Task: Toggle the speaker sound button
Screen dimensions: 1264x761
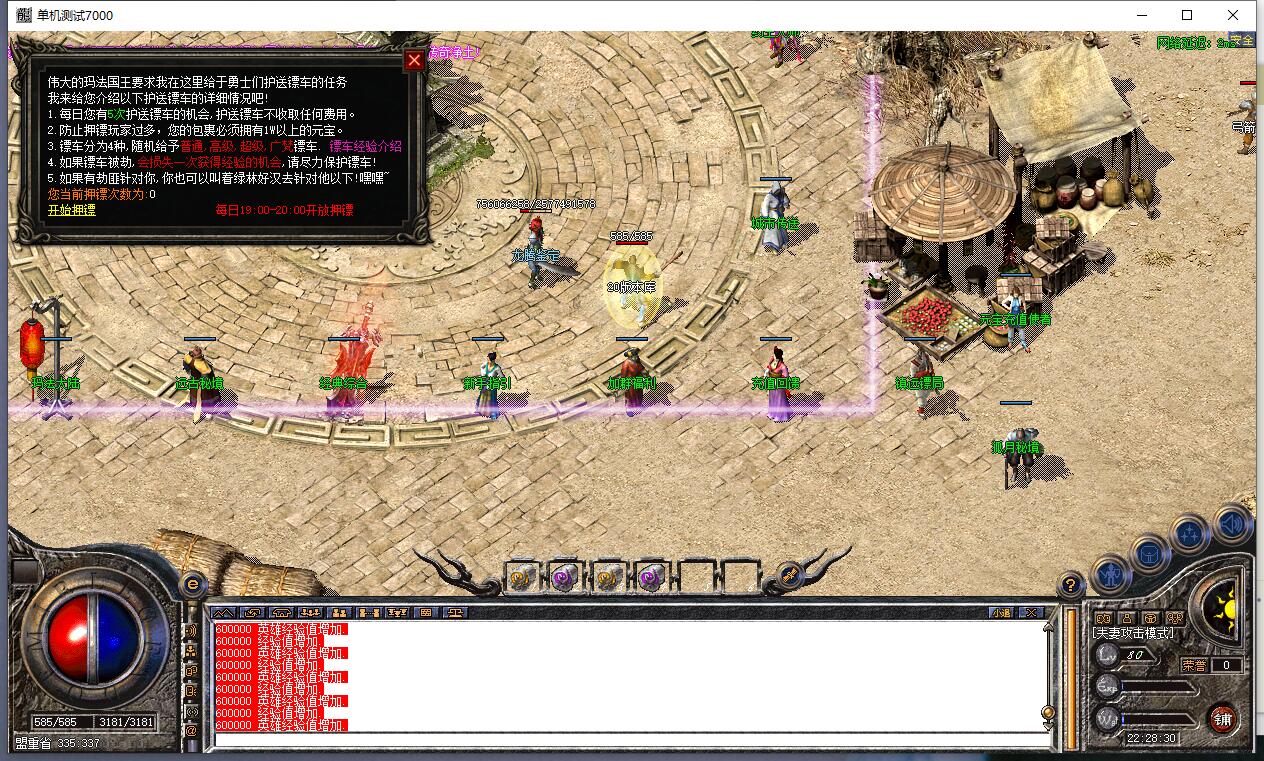Action: (1233, 525)
